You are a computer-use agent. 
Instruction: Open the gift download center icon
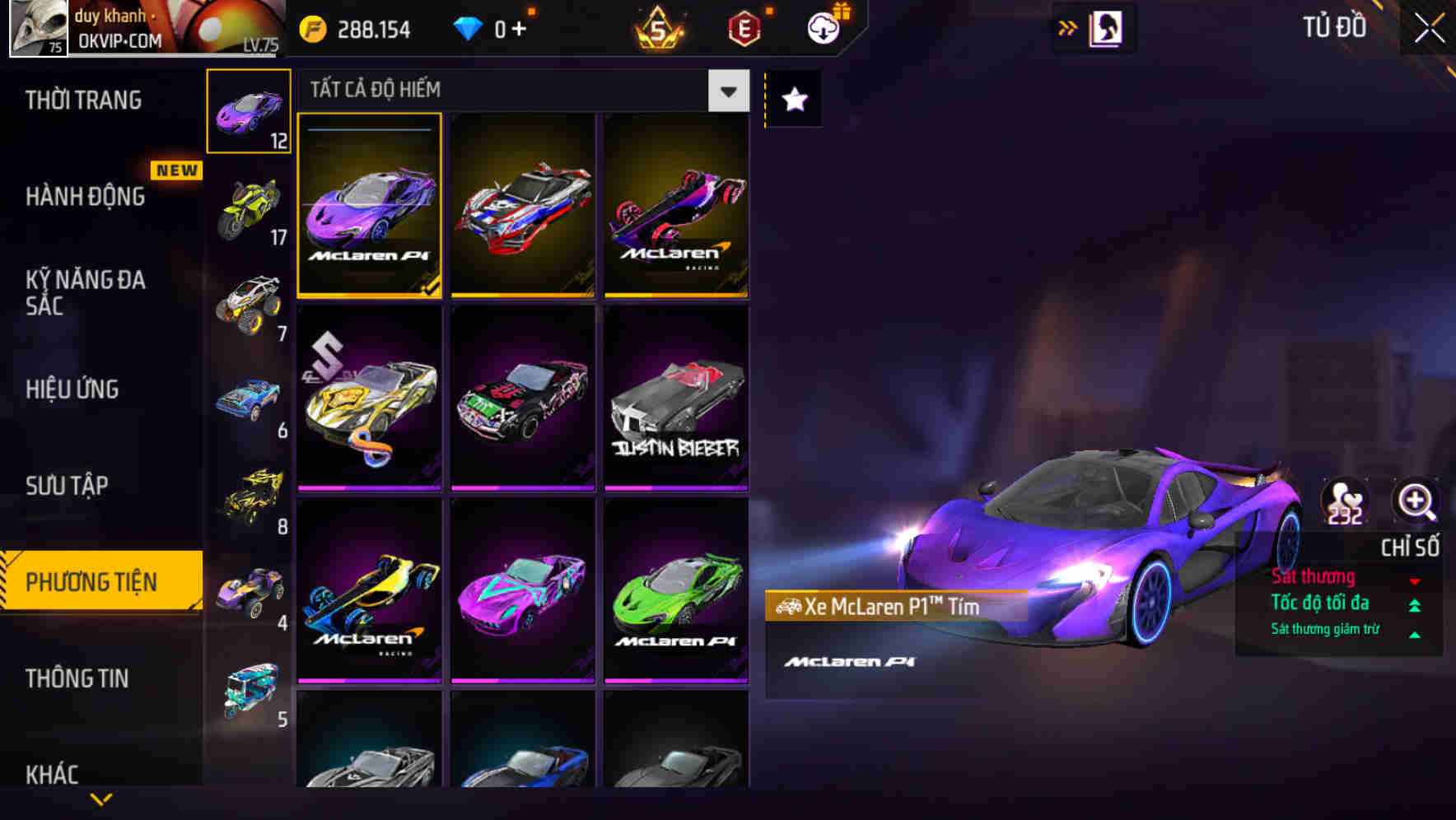click(x=821, y=27)
